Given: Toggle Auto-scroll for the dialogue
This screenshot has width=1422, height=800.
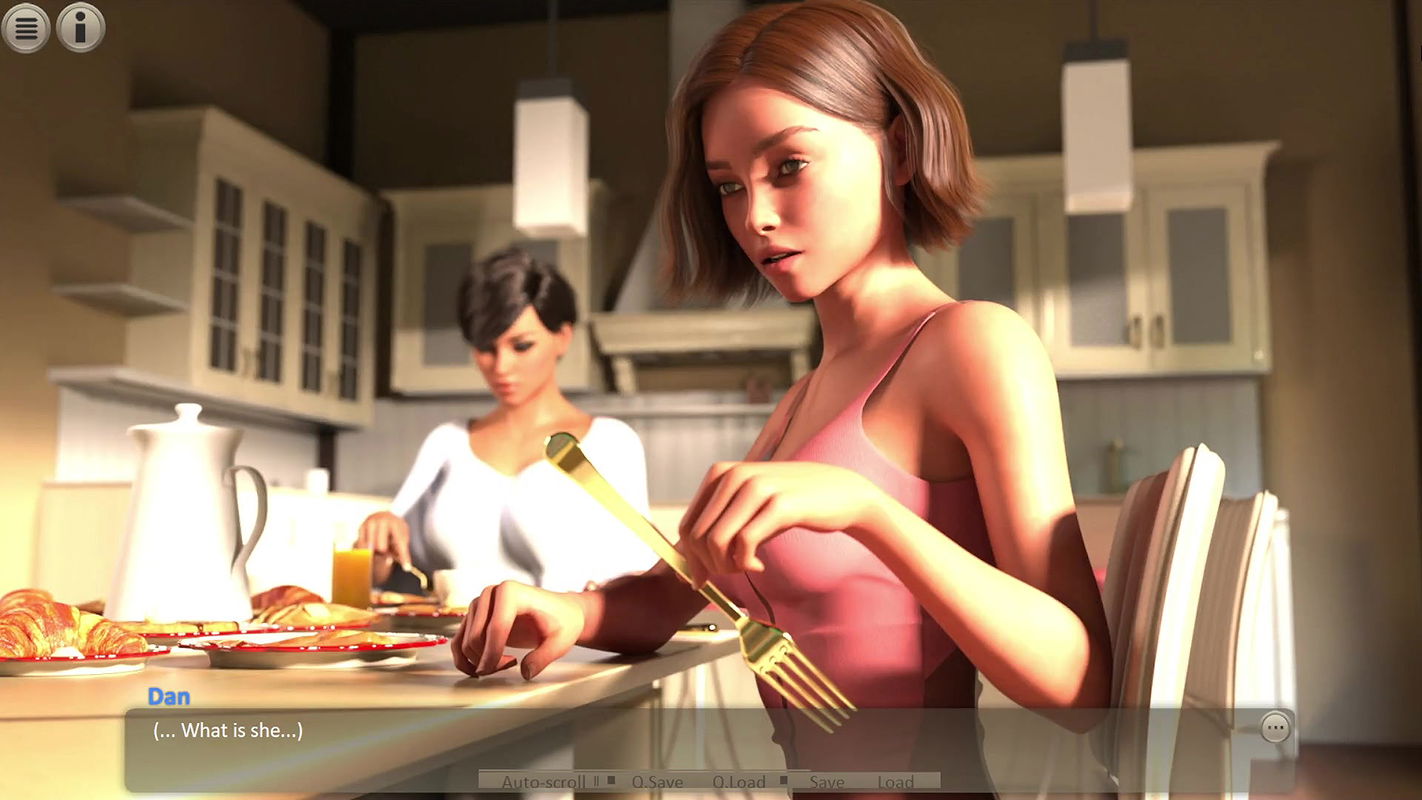Looking at the screenshot, I should pyautogui.click(x=543, y=782).
